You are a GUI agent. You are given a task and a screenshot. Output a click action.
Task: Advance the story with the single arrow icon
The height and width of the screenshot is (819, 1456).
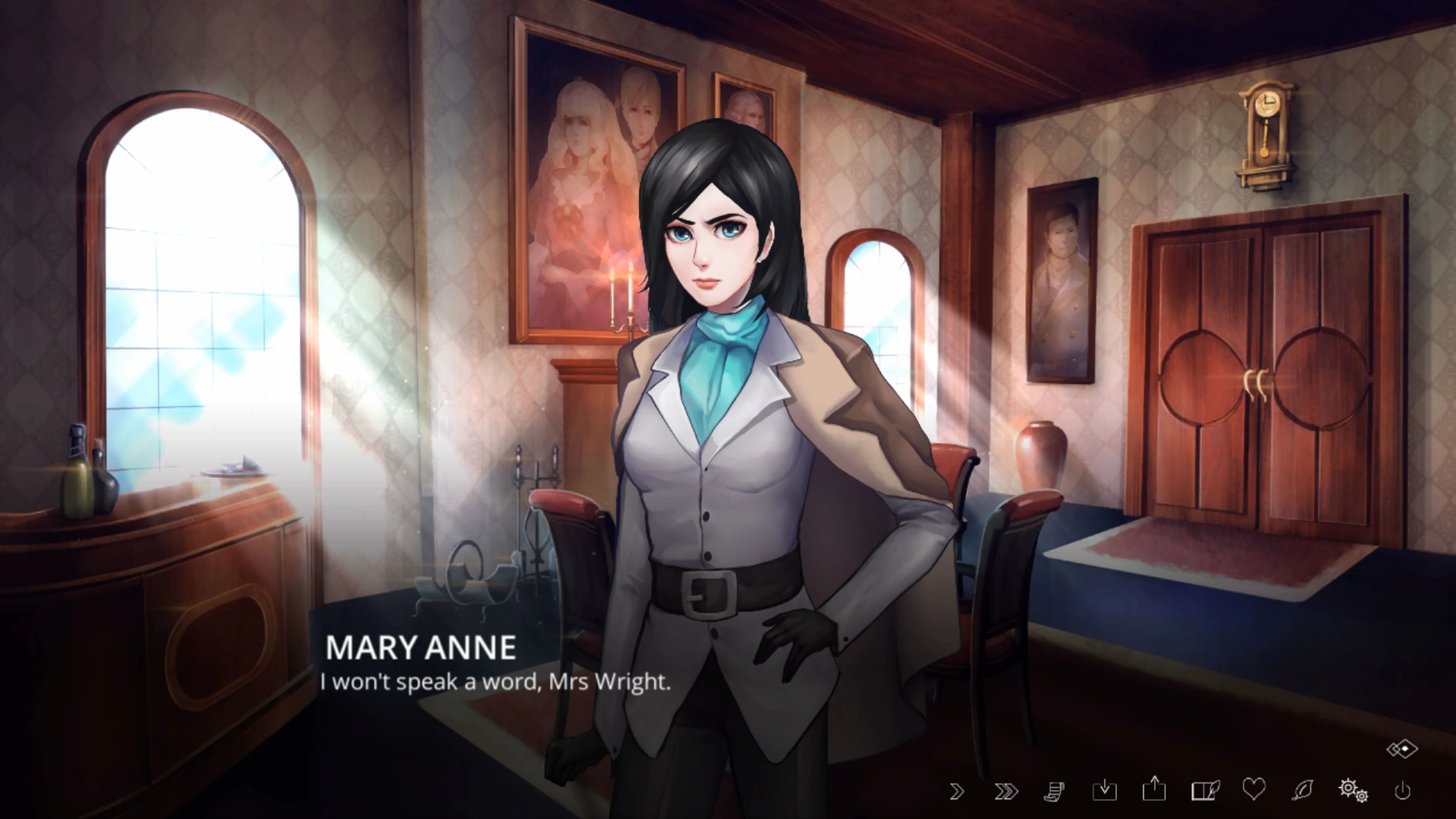(x=958, y=791)
